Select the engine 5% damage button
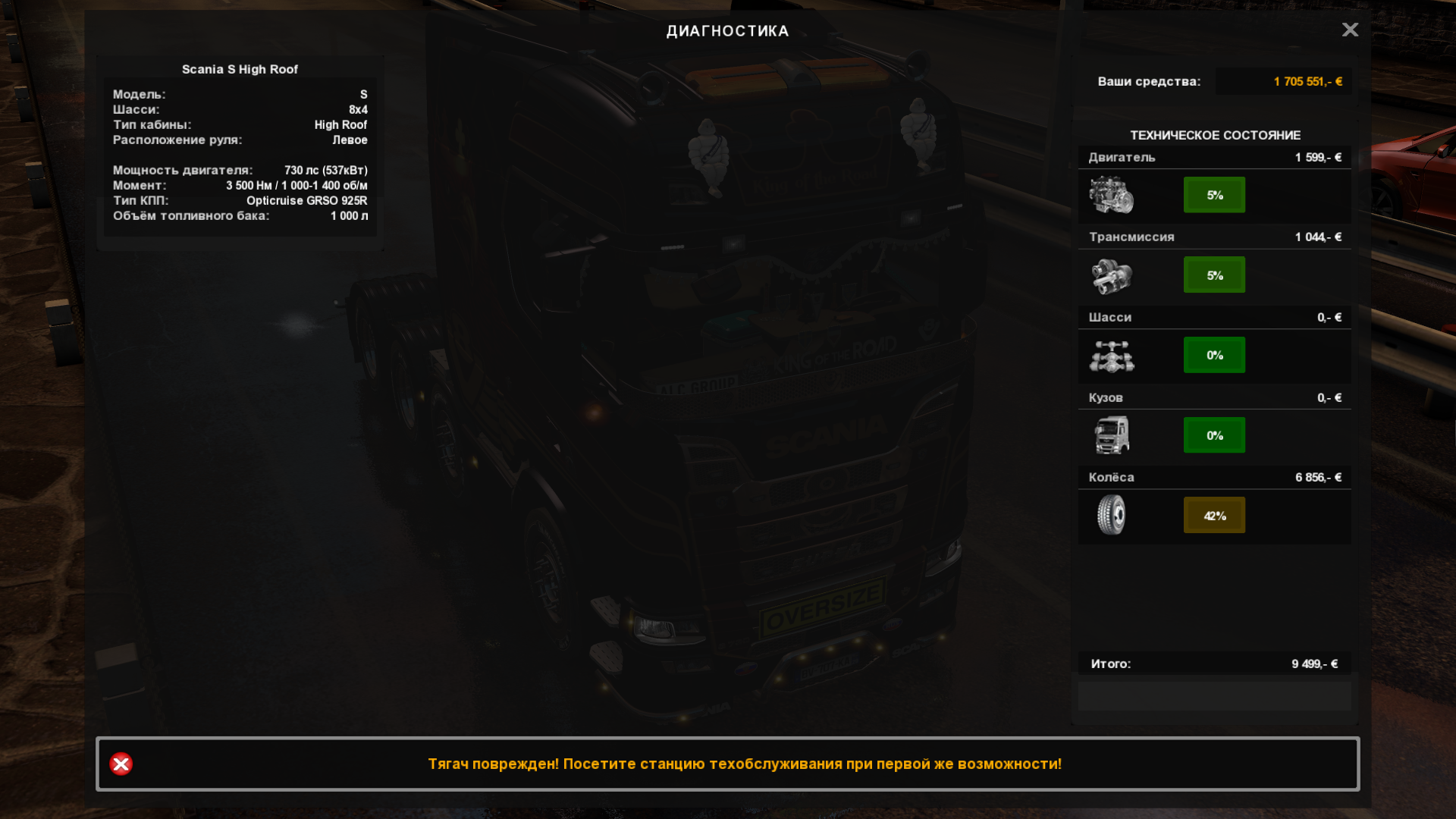Viewport: 1456px width, 819px height. pos(1214,195)
